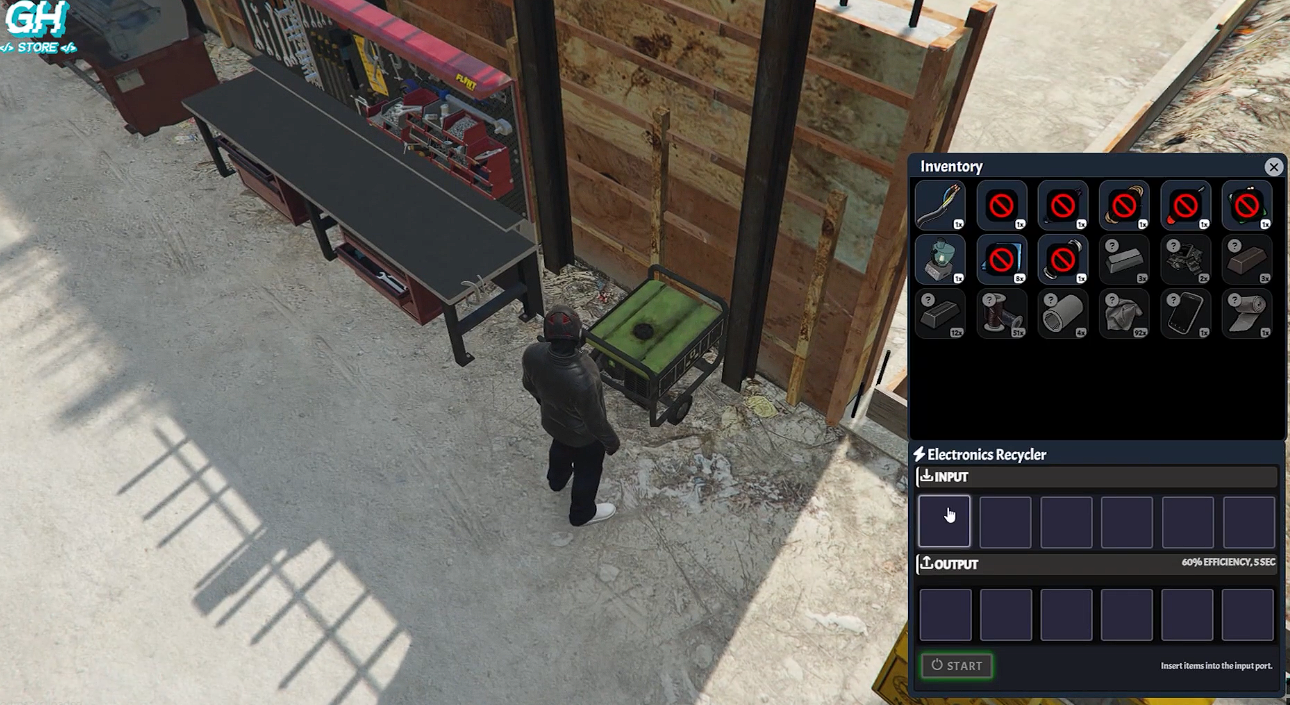Select the thread spools stack (51x)
The image size is (1290, 705).
[1001, 314]
